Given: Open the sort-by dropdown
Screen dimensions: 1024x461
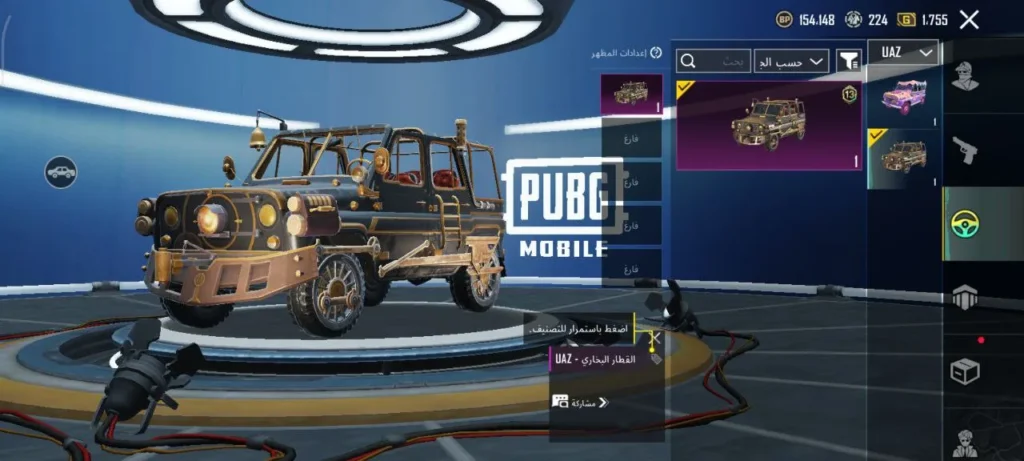Looking at the screenshot, I should tap(791, 61).
